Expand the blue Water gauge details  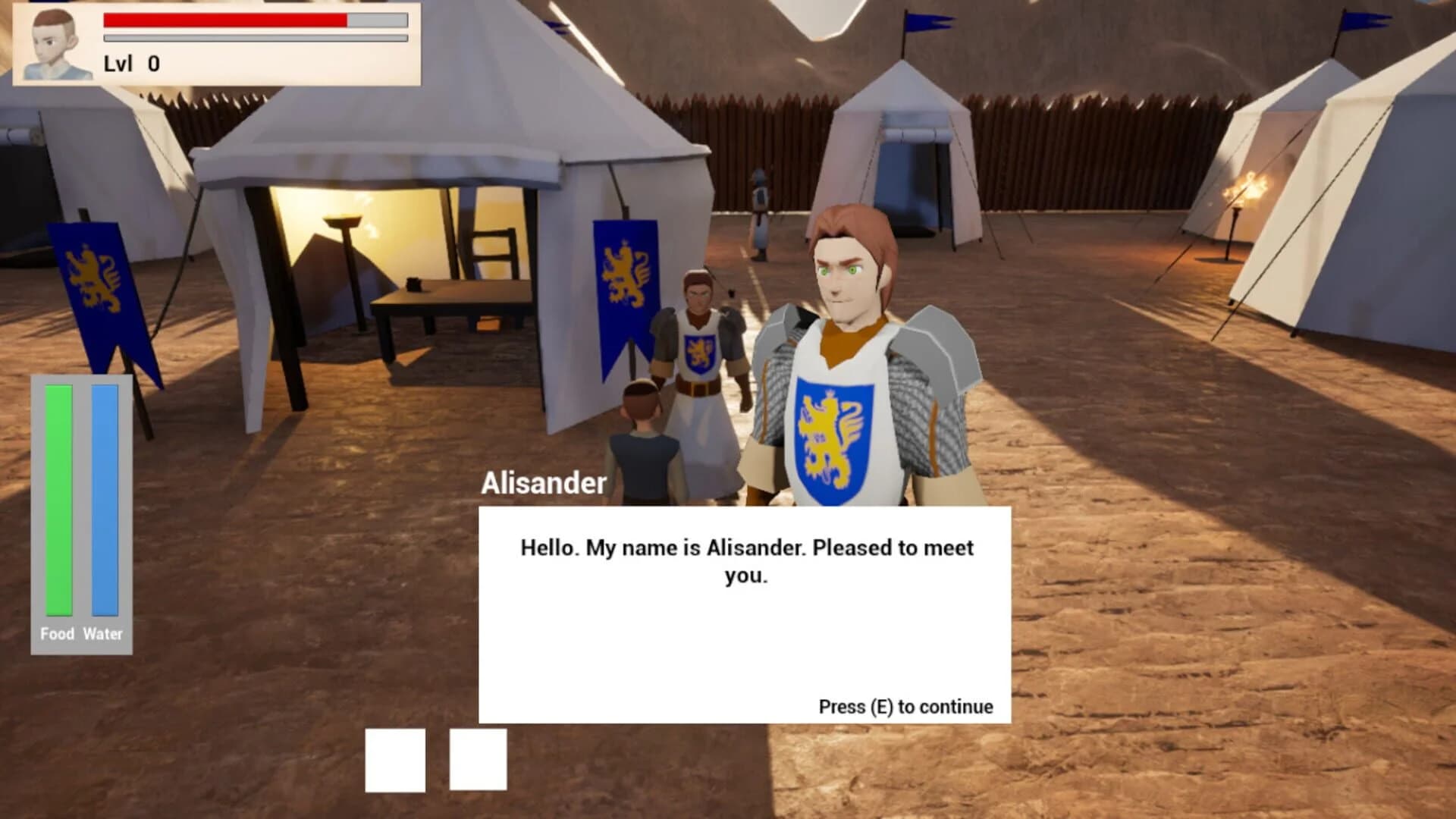point(104,500)
